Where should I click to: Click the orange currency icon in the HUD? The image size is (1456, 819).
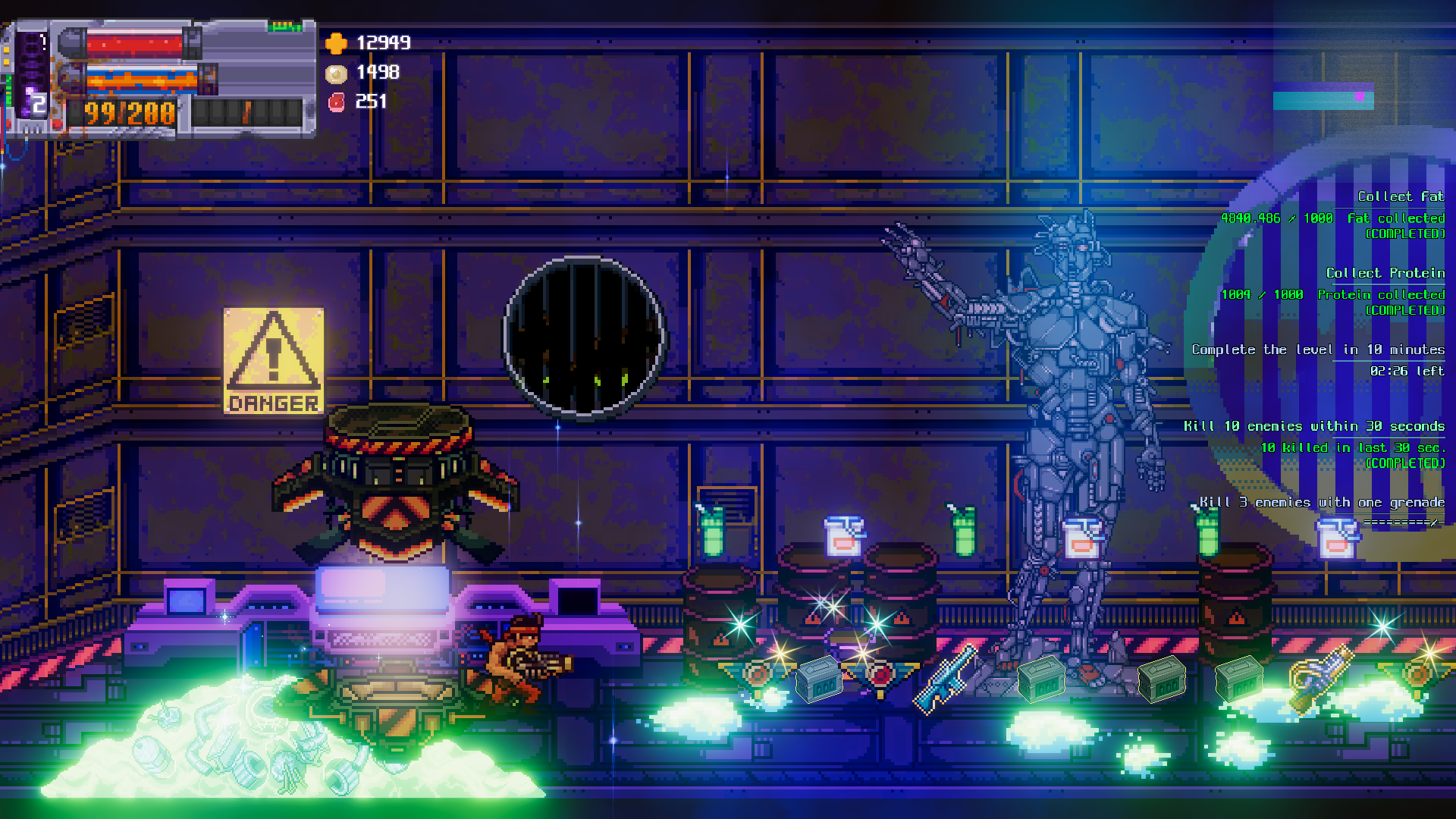pyautogui.click(x=336, y=44)
